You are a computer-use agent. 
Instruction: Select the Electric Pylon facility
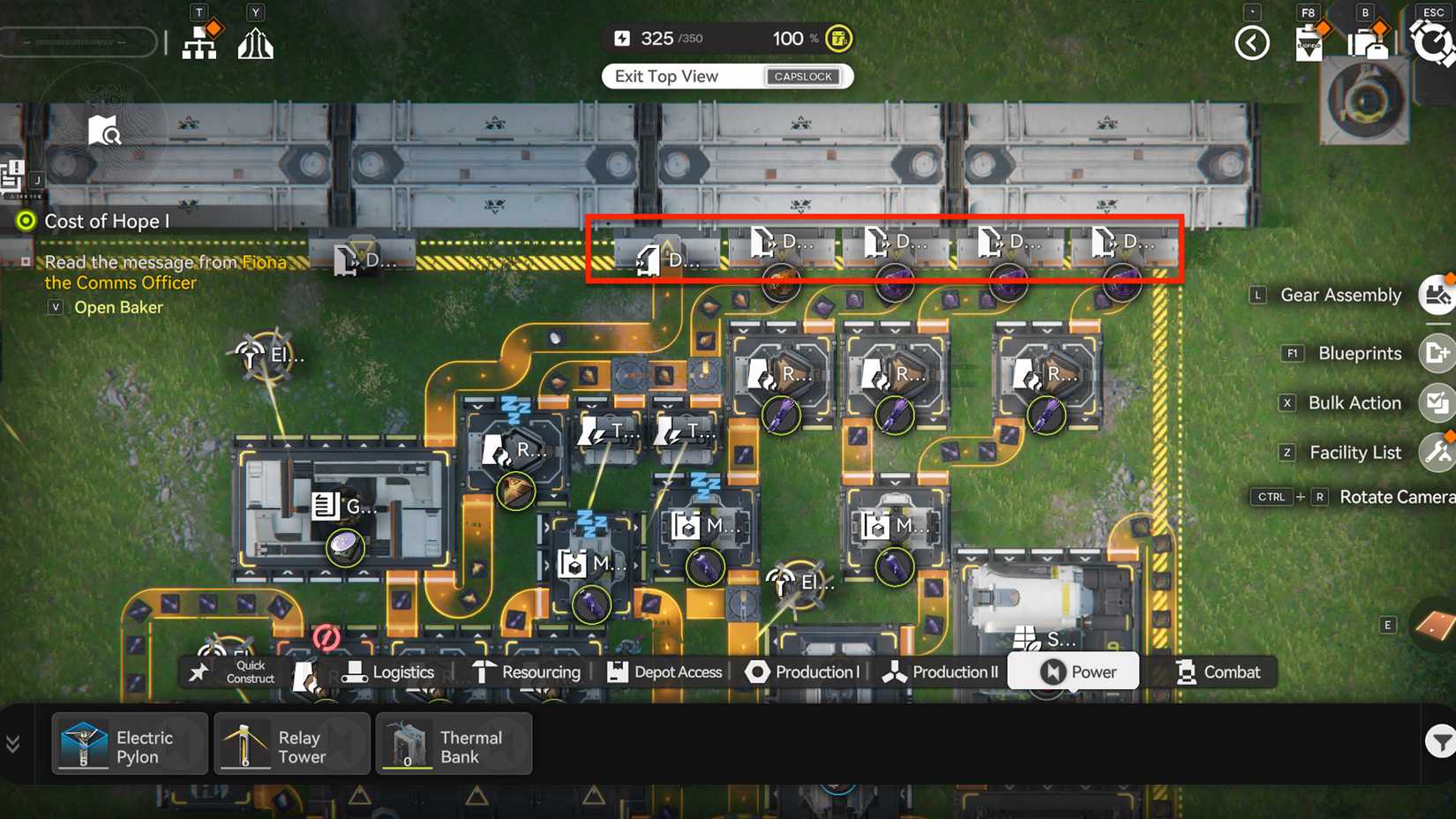click(129, 743)
